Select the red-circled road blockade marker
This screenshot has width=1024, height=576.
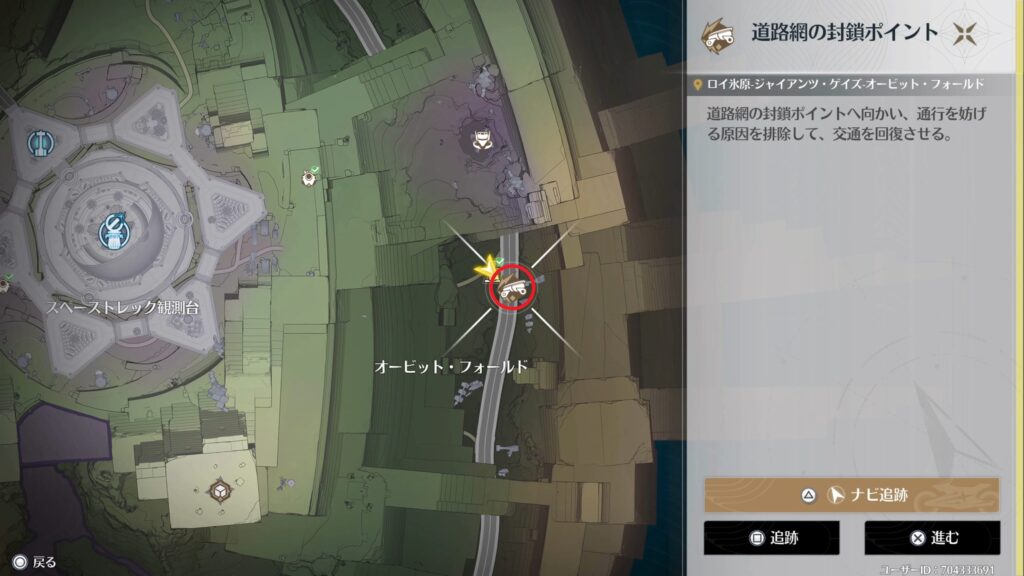(x=513, y=288)
